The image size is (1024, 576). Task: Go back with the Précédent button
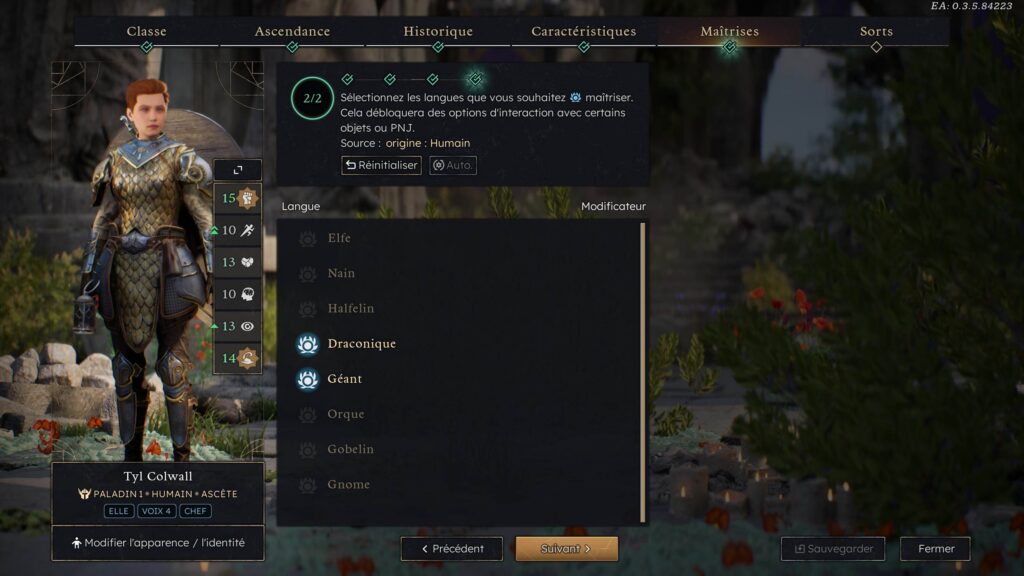pos(452,549)
